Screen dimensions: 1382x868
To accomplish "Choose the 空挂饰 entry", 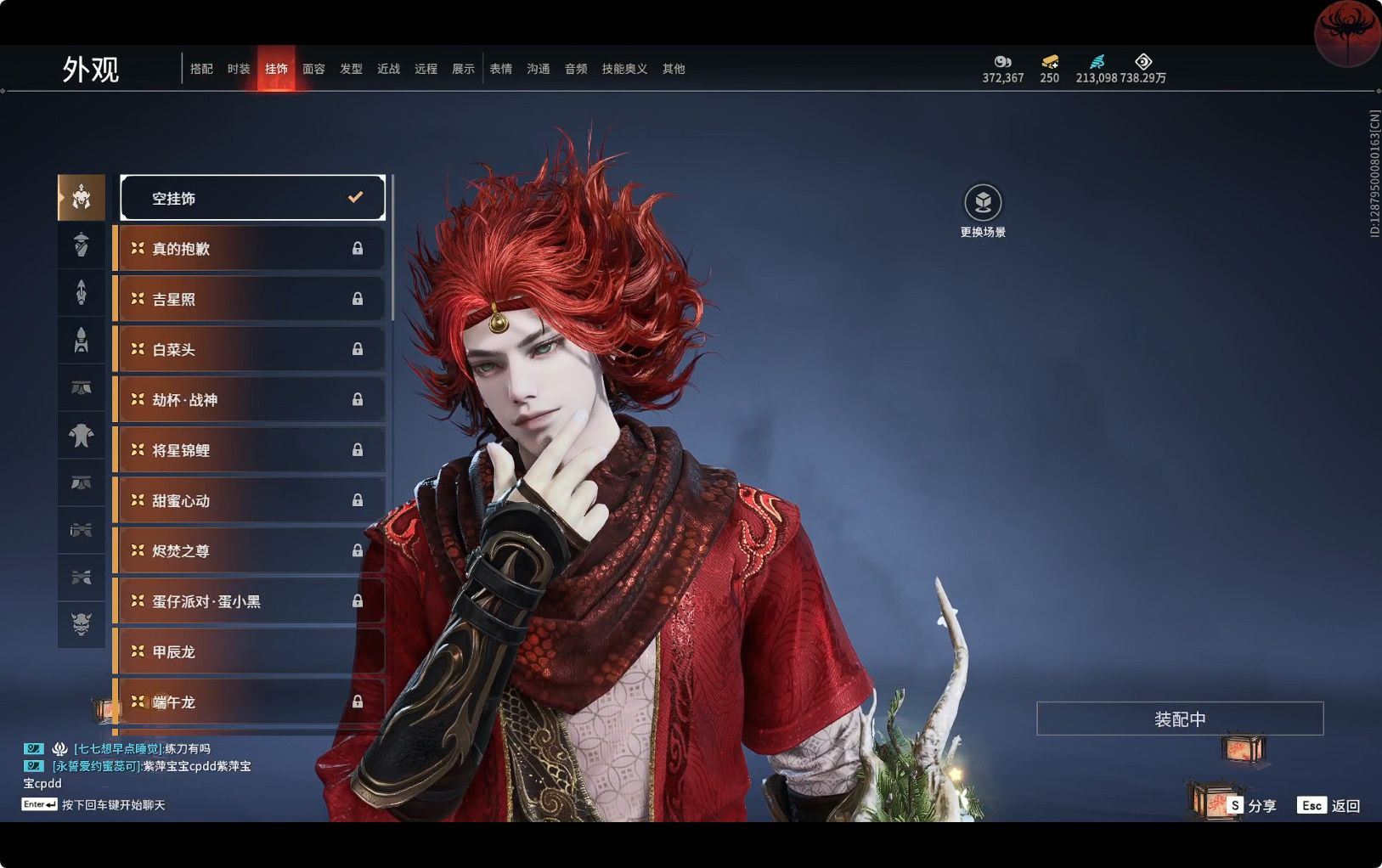I will coord(252,198).
